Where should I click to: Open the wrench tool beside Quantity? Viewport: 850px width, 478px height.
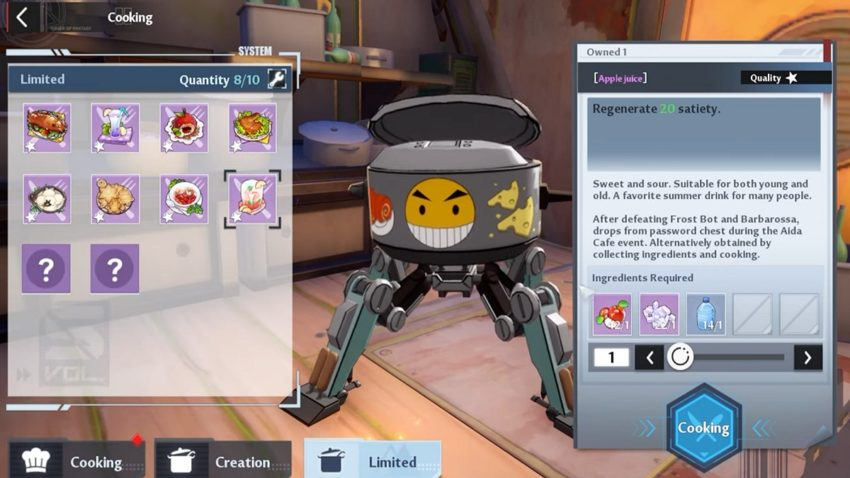[x=277, y=80]
